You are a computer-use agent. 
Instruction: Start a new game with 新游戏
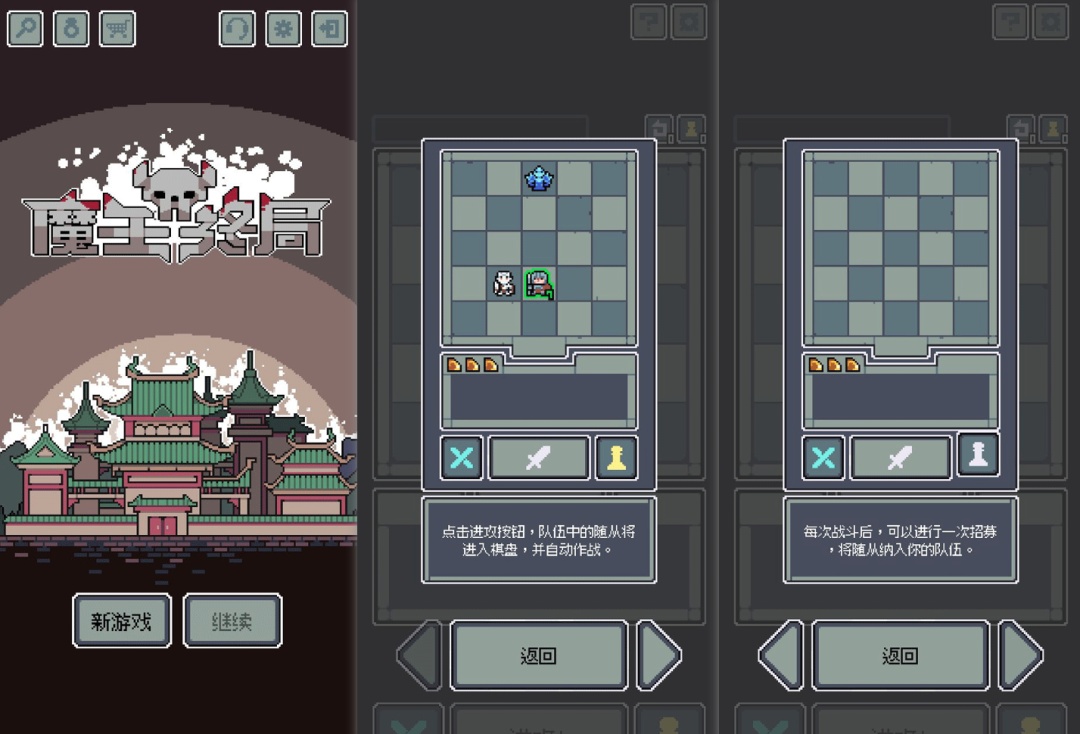point(122,621)
